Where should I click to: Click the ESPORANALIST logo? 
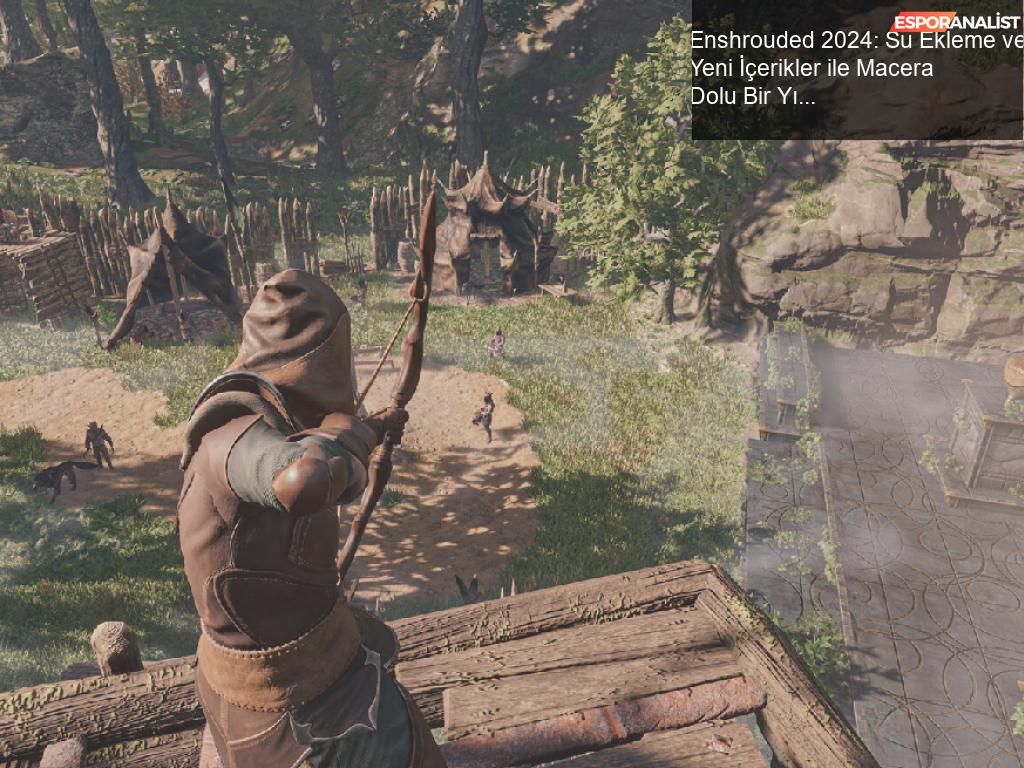(x=956, y=22)
